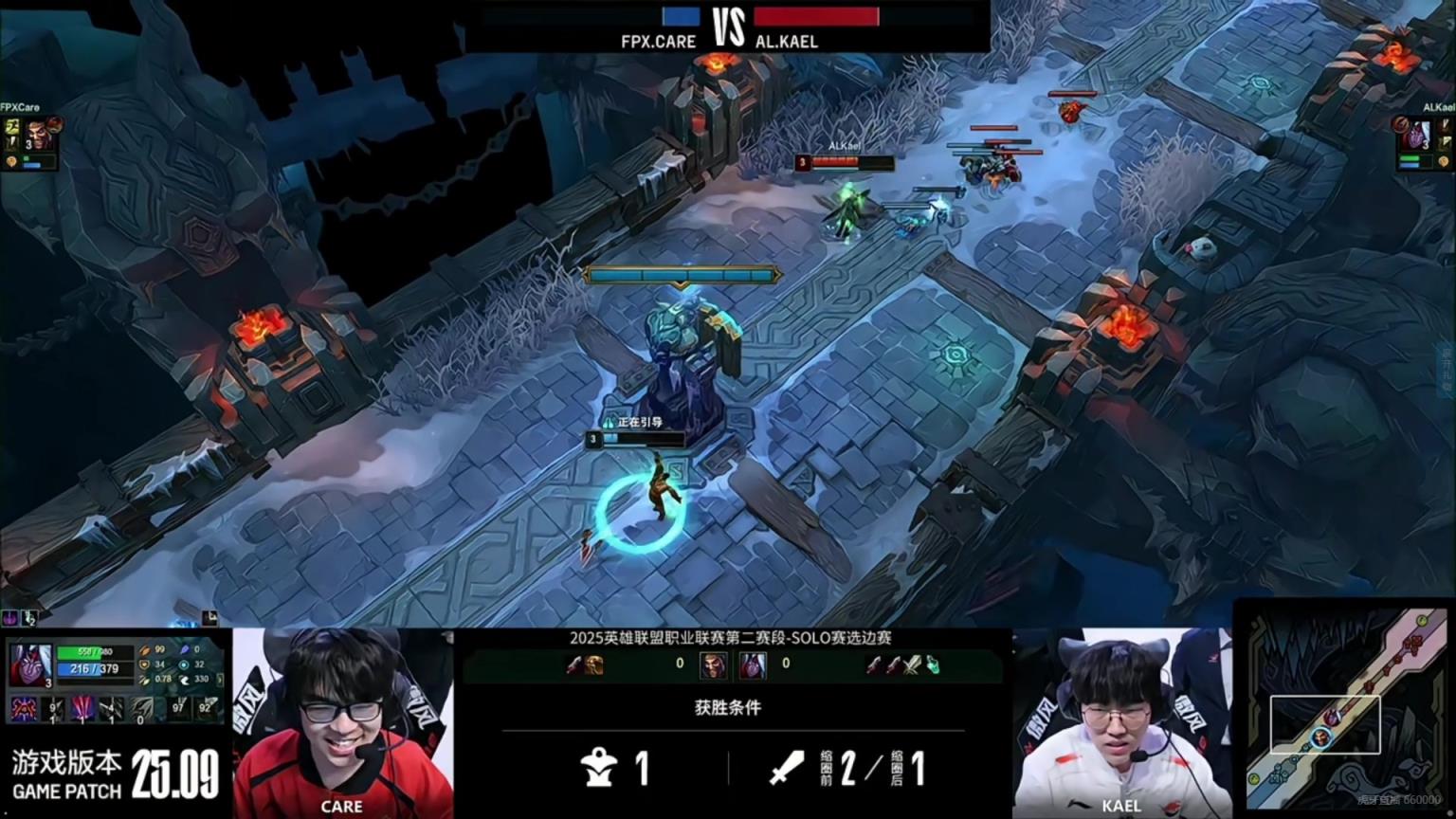
Task: Select ALKael's champion portrait in top-right corner
Action: pyautogui.click(x=1416, y=134)
